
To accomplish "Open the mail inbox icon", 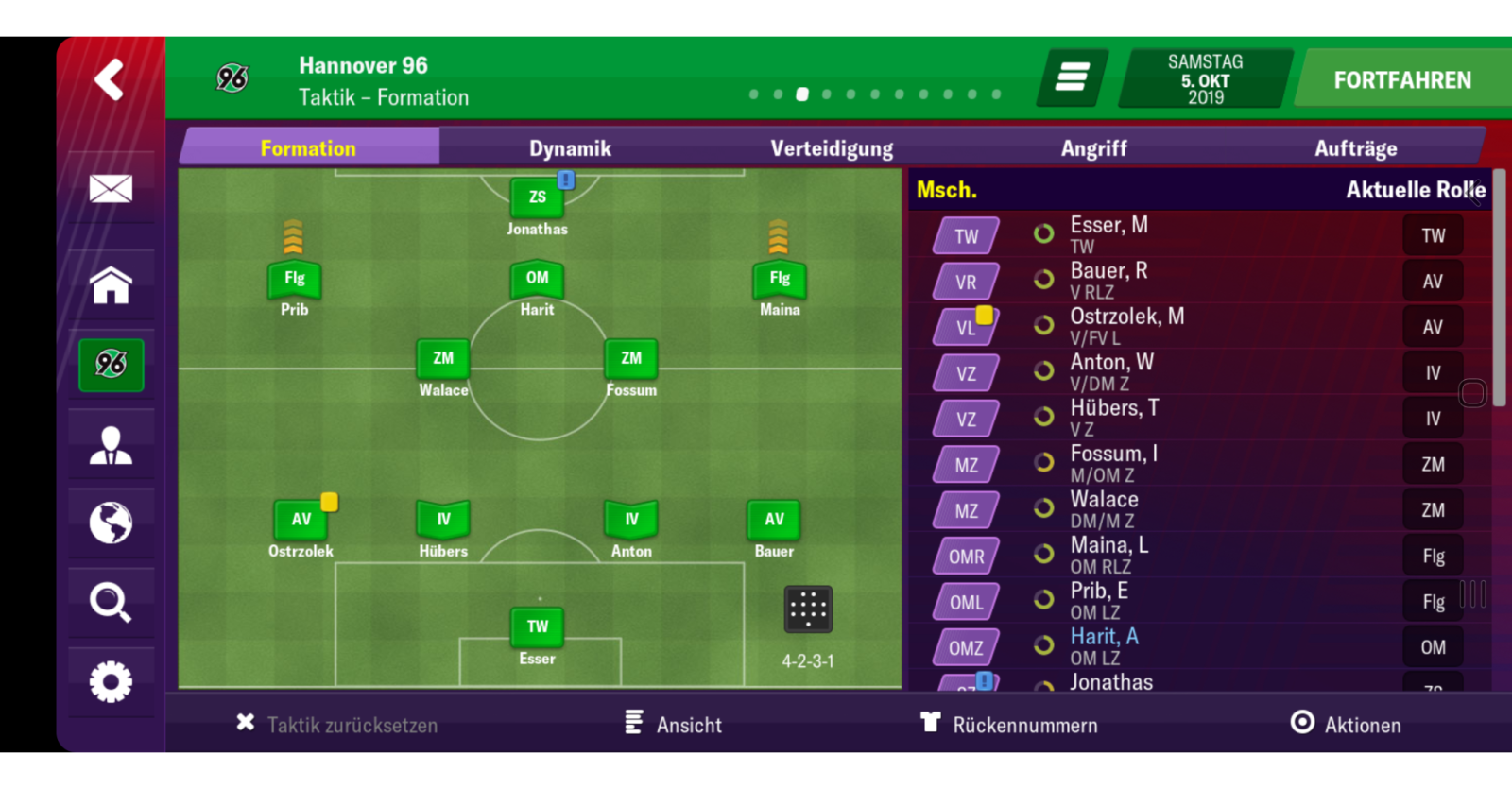I will [x=111, y=189].
